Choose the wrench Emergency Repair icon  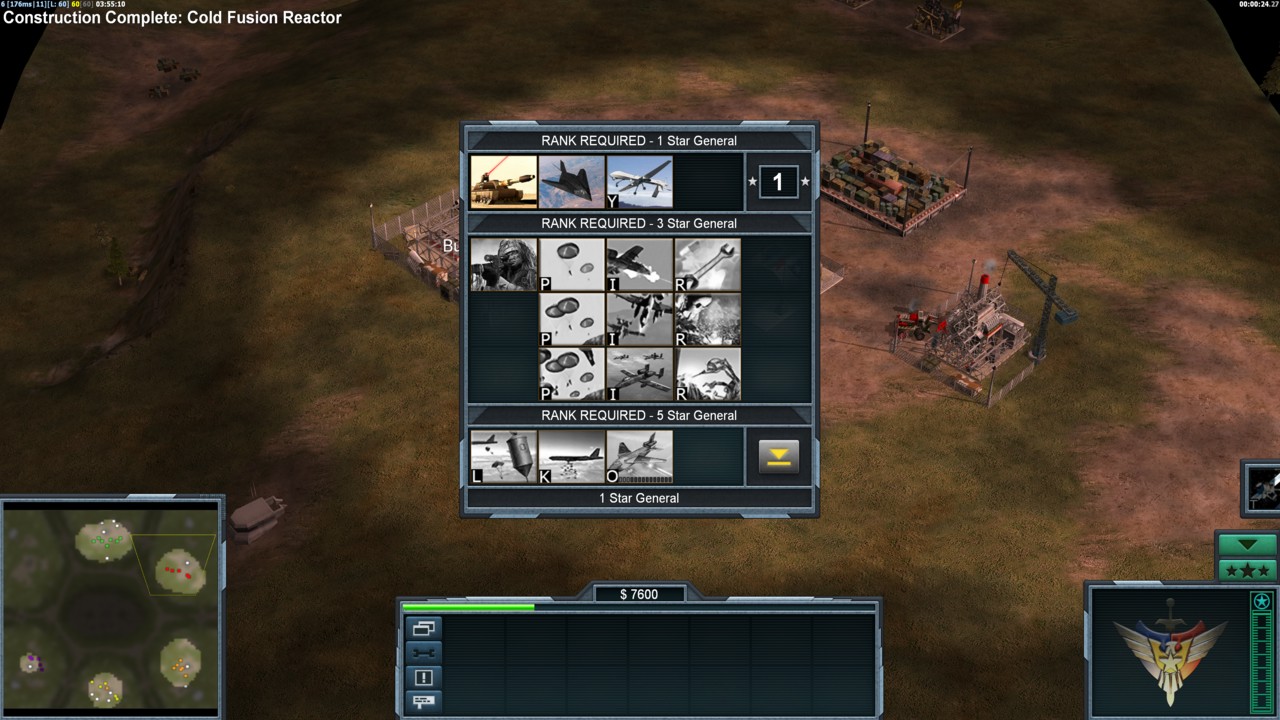707,265
